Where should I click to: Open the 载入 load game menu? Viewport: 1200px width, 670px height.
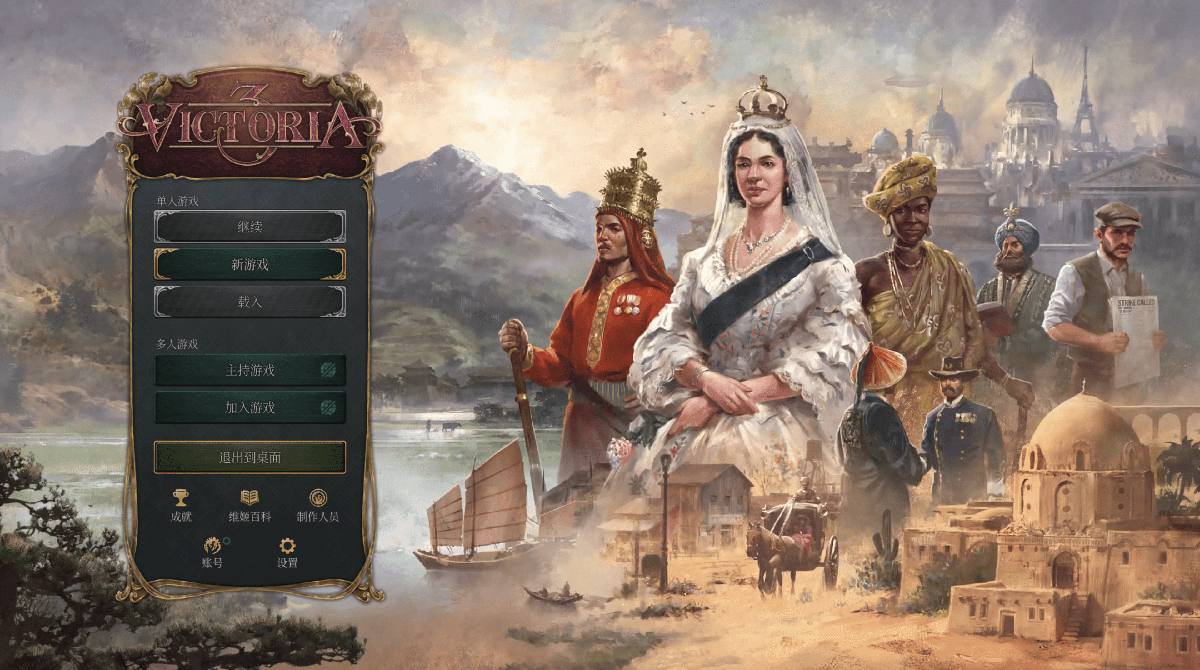click(x=250, y=301)
